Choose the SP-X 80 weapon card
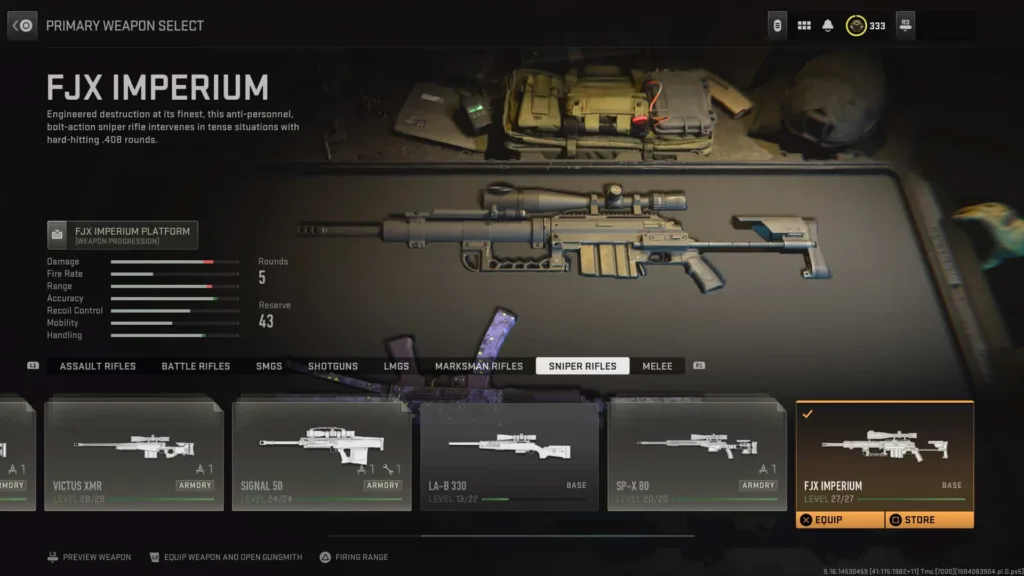 697,455
